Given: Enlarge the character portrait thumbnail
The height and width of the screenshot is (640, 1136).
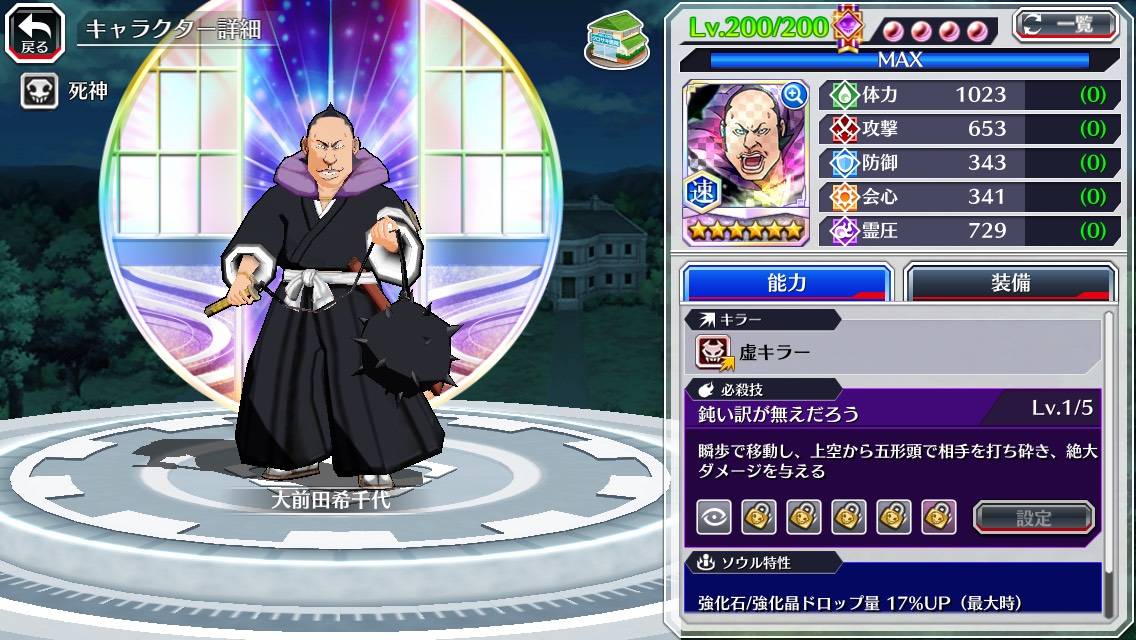Looking at the screenshot, I should [794, 96].
